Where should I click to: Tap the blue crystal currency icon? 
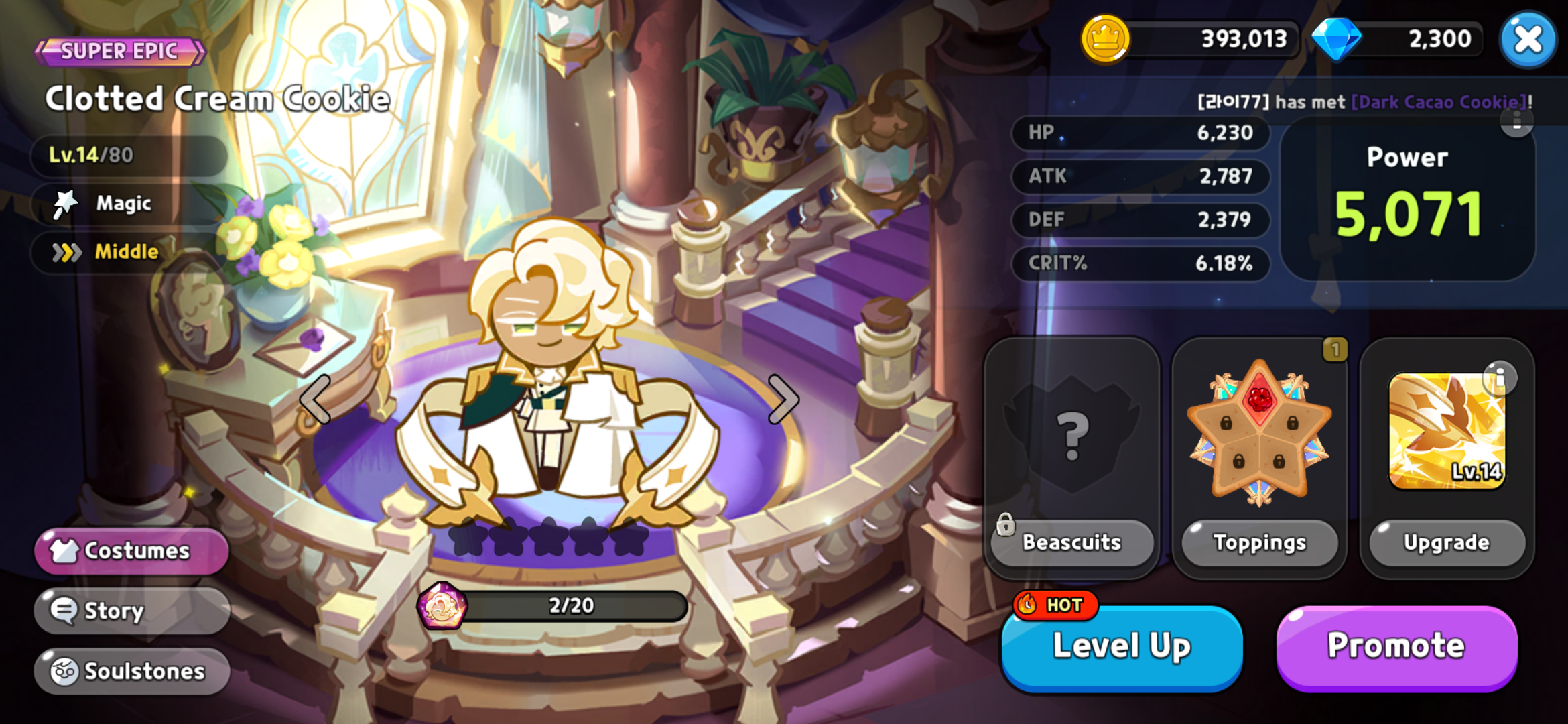tap(1337, 40)
